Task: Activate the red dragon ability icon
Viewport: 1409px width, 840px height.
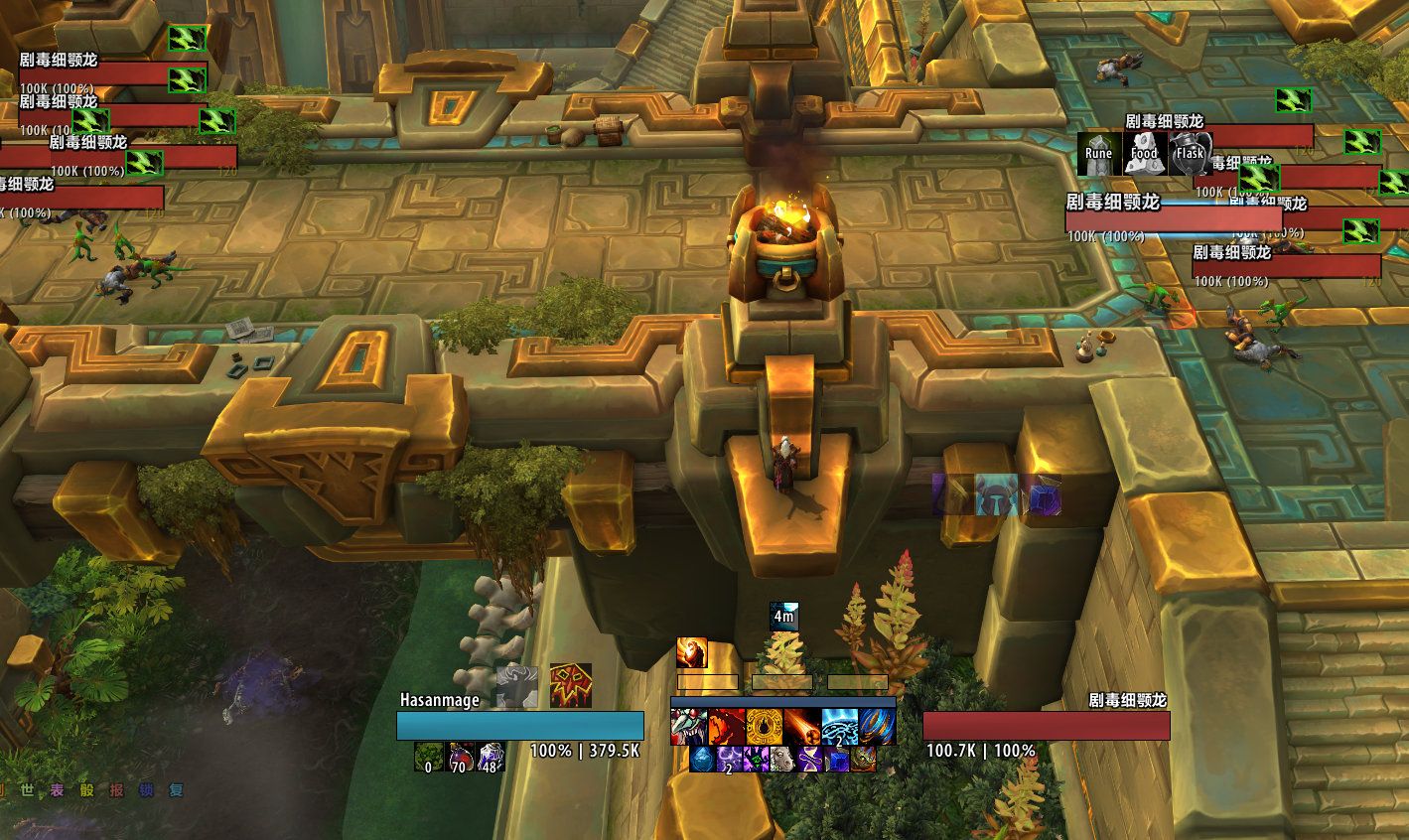Action: click(x=727, y=727)
